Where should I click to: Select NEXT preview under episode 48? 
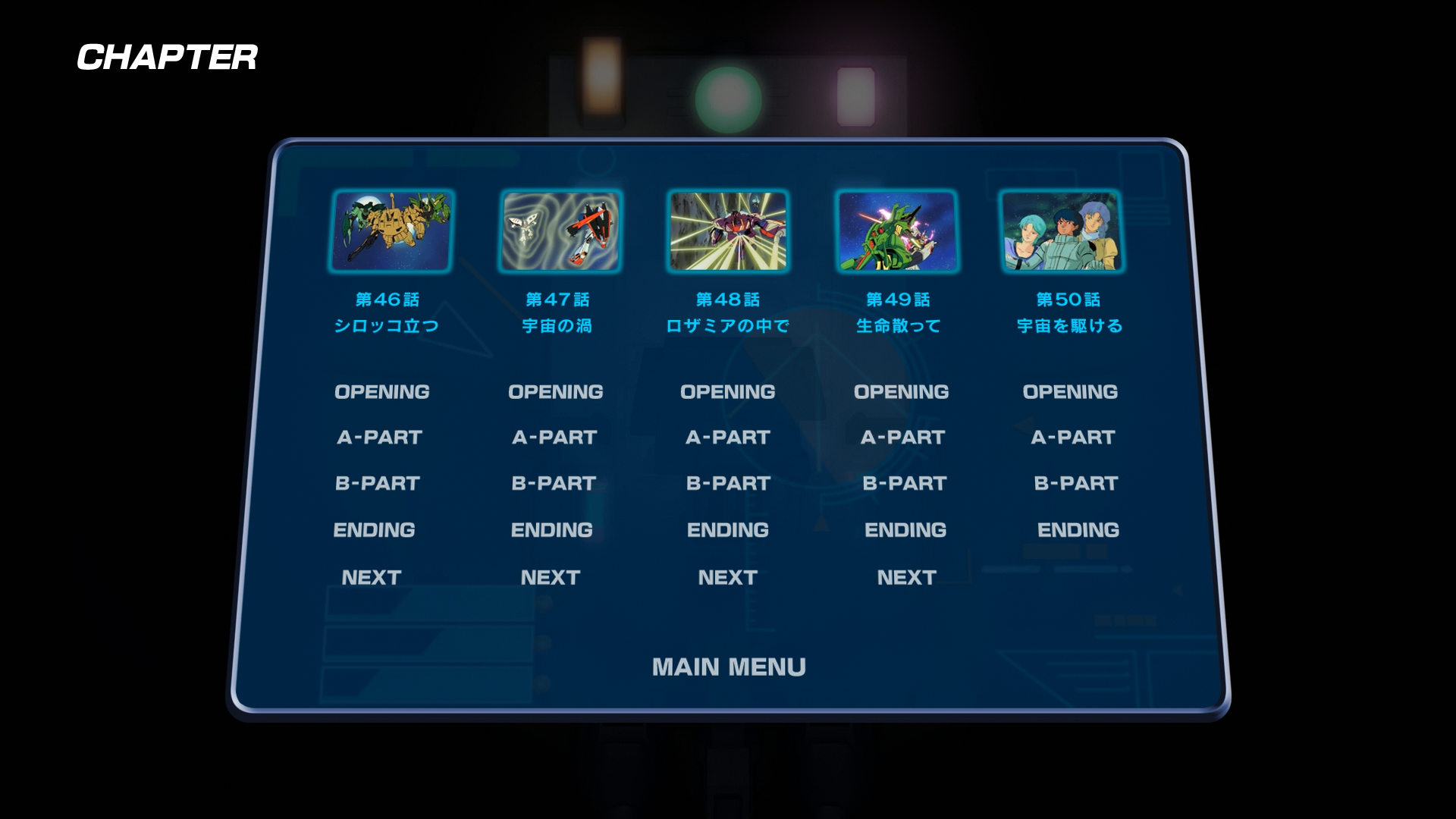tap(728, 578)
